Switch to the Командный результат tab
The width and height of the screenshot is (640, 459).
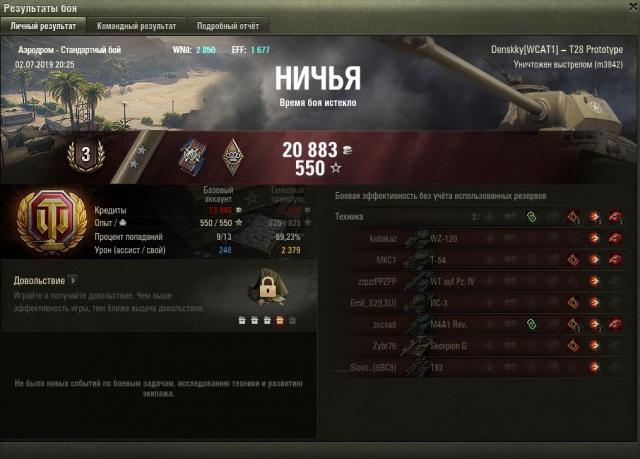[137, 26]
